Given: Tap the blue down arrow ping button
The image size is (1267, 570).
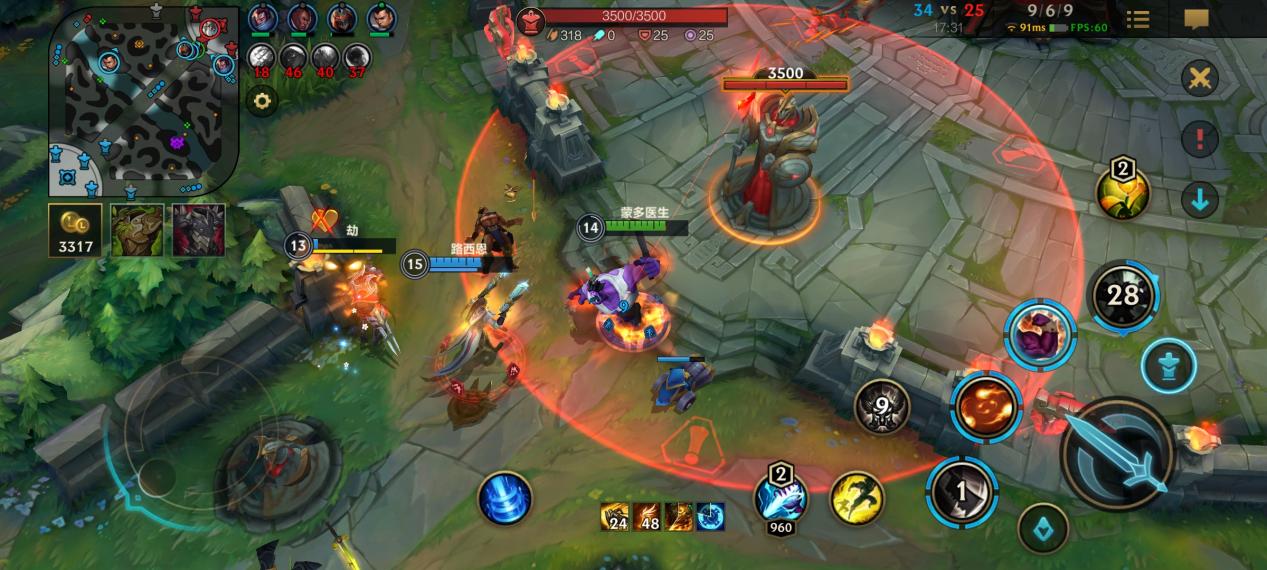Looking at the screenshot, I should [x=1199, y=200].
